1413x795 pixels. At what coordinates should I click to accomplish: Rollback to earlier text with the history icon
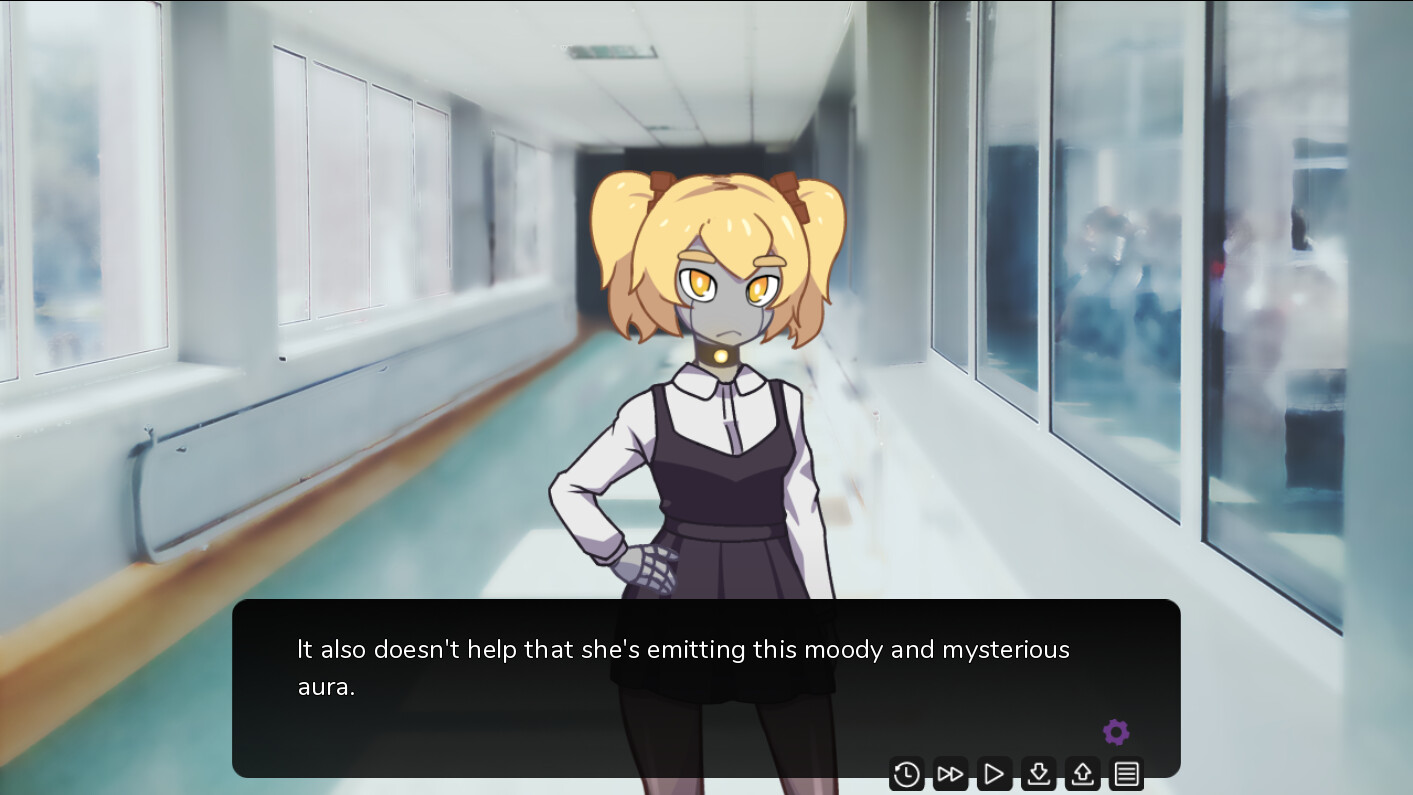(x=906, y=773)
